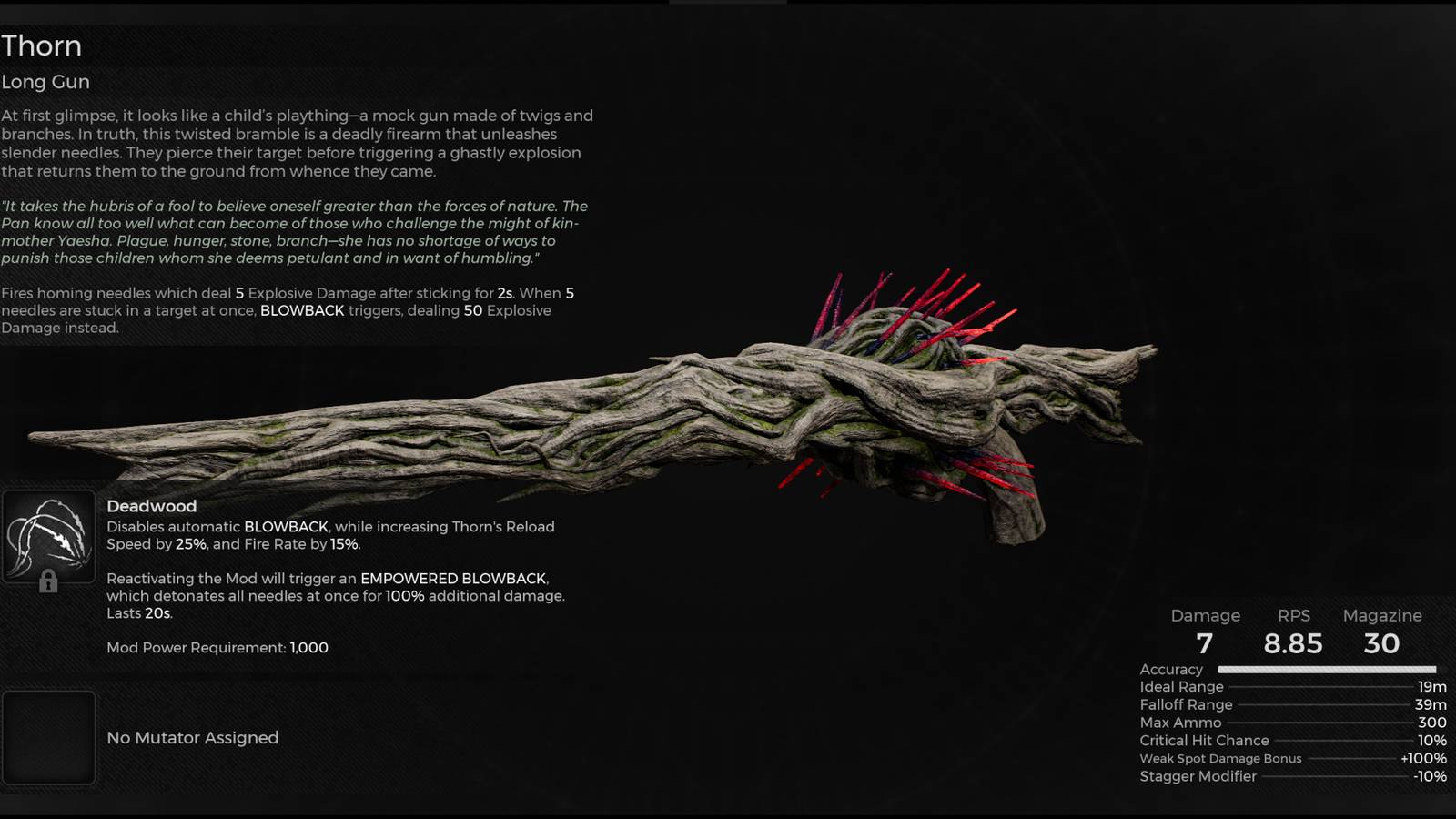Click the Damage stat value 7
Viewport: 1456px width, 819px height.
(1206, 643)
